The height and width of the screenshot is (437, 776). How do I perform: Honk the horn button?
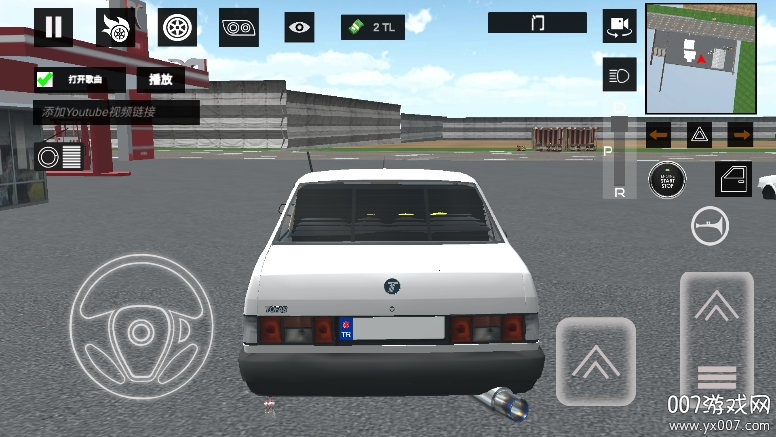(x=709, y=227)
